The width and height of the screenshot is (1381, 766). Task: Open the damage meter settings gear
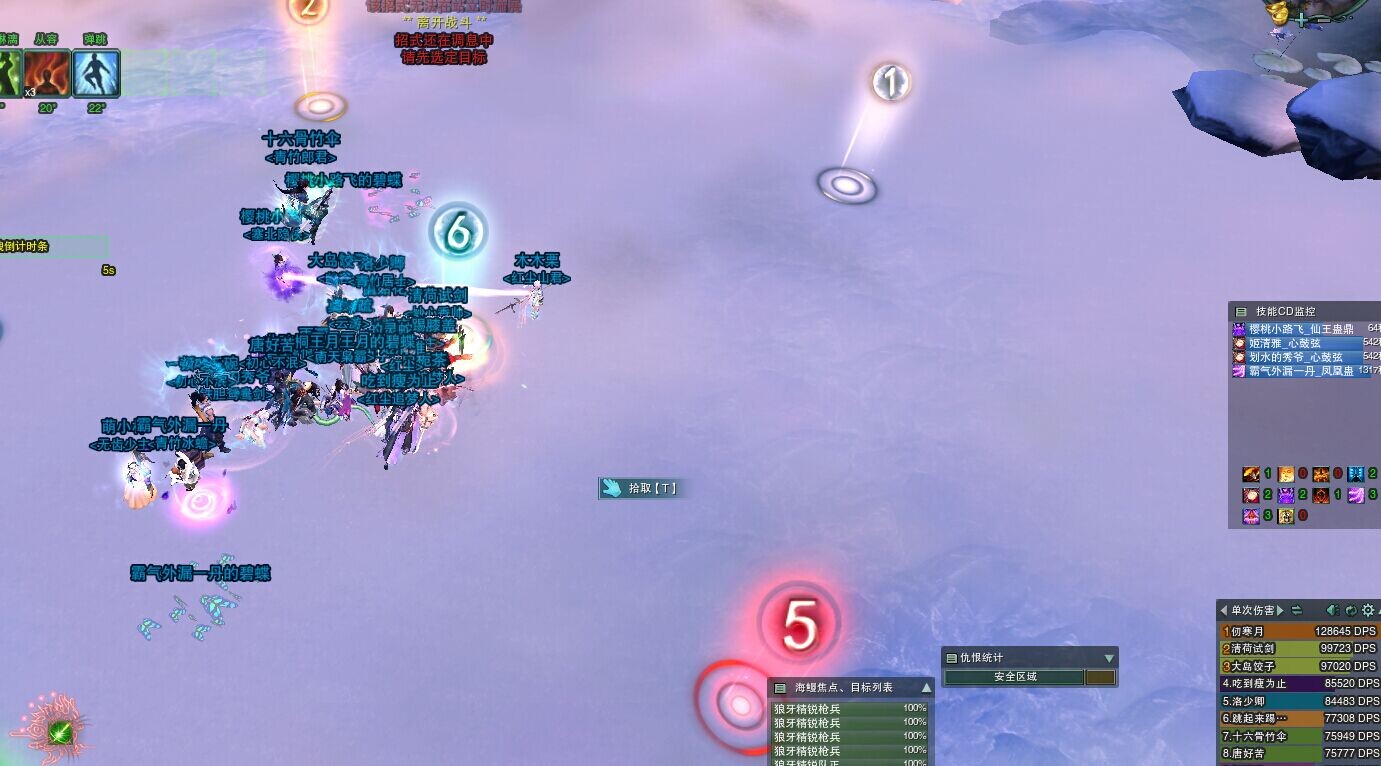pos(1368,610)
